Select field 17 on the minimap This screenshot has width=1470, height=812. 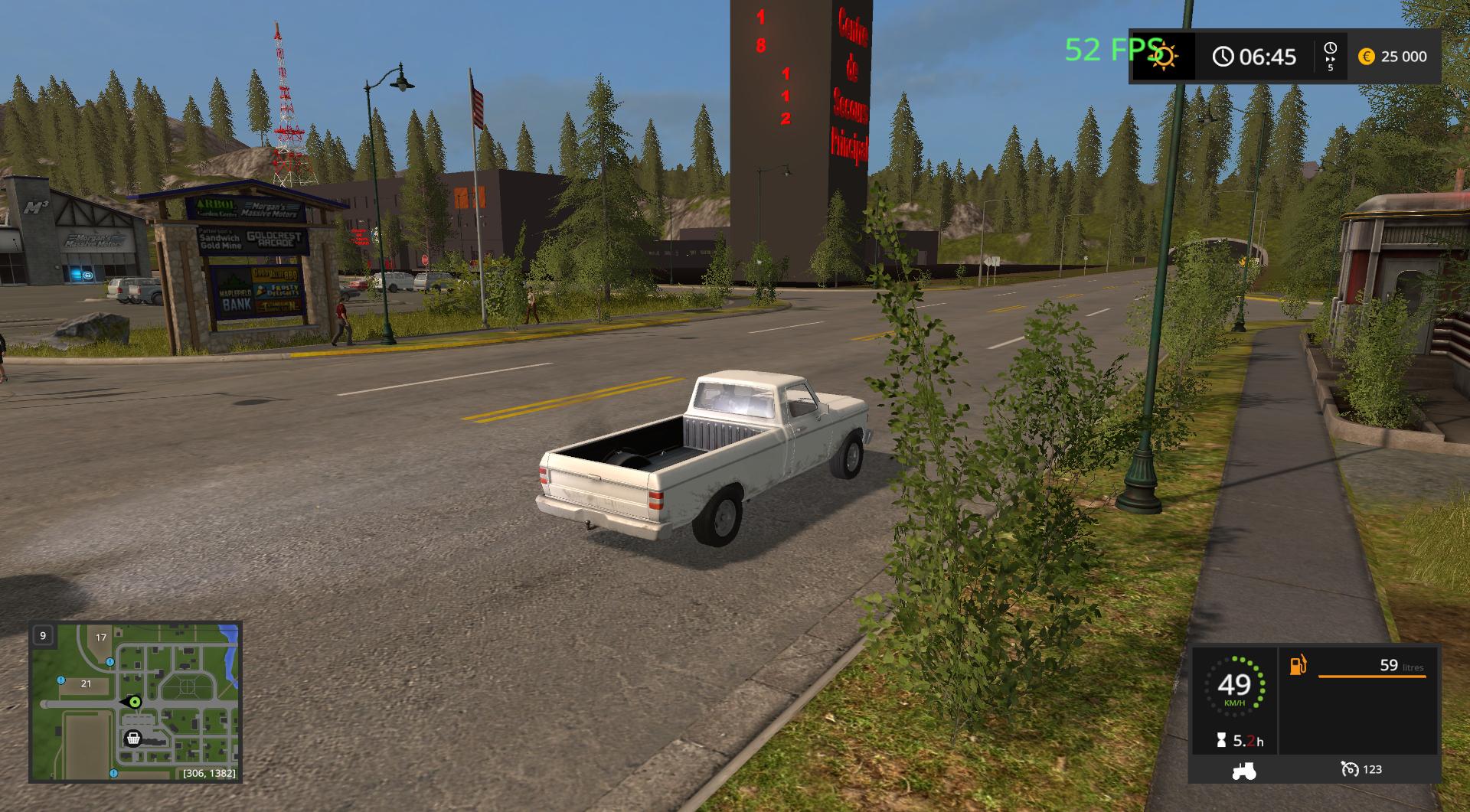coord(101,638)
